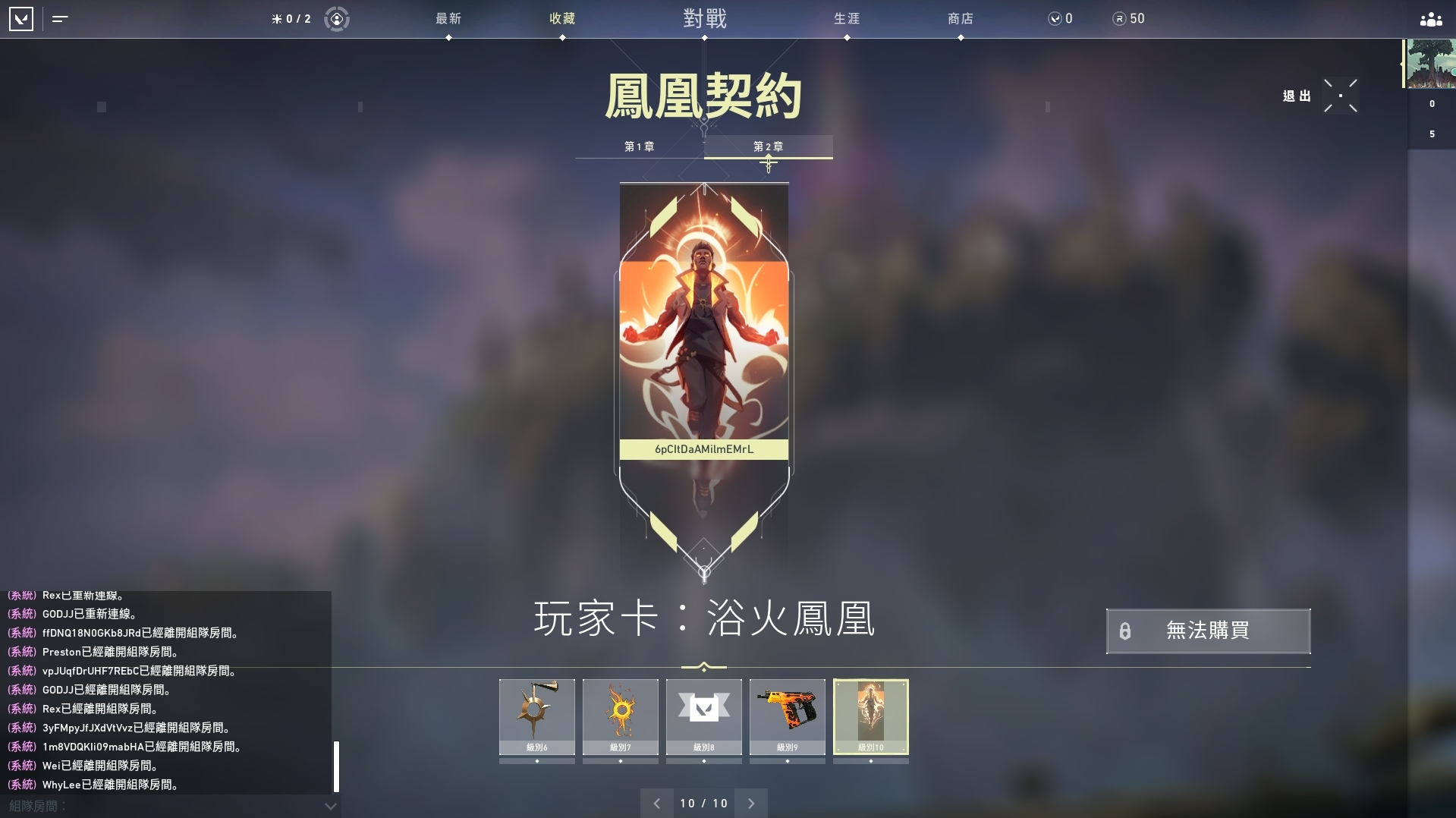
Task: Click the daily missions 0/2 star icon
Action: [x=291, y=19]
